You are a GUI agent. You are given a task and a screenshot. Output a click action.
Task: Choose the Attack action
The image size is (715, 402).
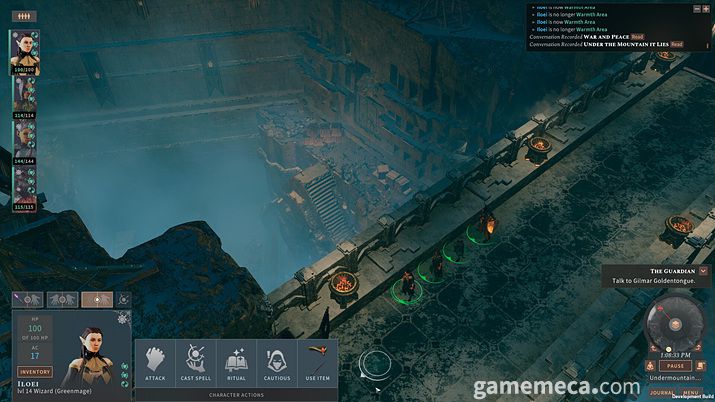click(x=155, y=363)
